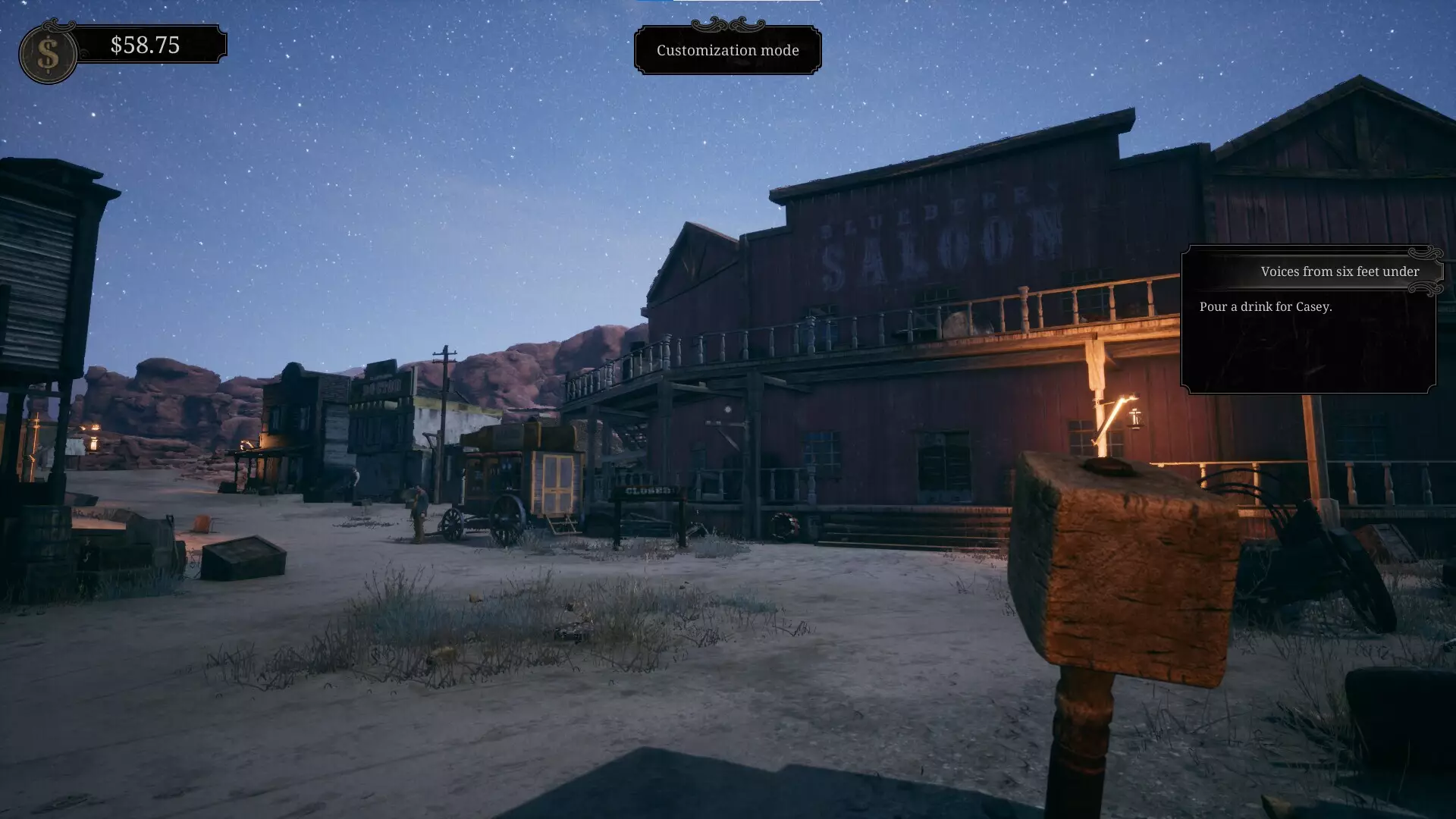Click the $58.75 money display
The width and height of the screenshot is (1456, 819).
tap(144, 47)
